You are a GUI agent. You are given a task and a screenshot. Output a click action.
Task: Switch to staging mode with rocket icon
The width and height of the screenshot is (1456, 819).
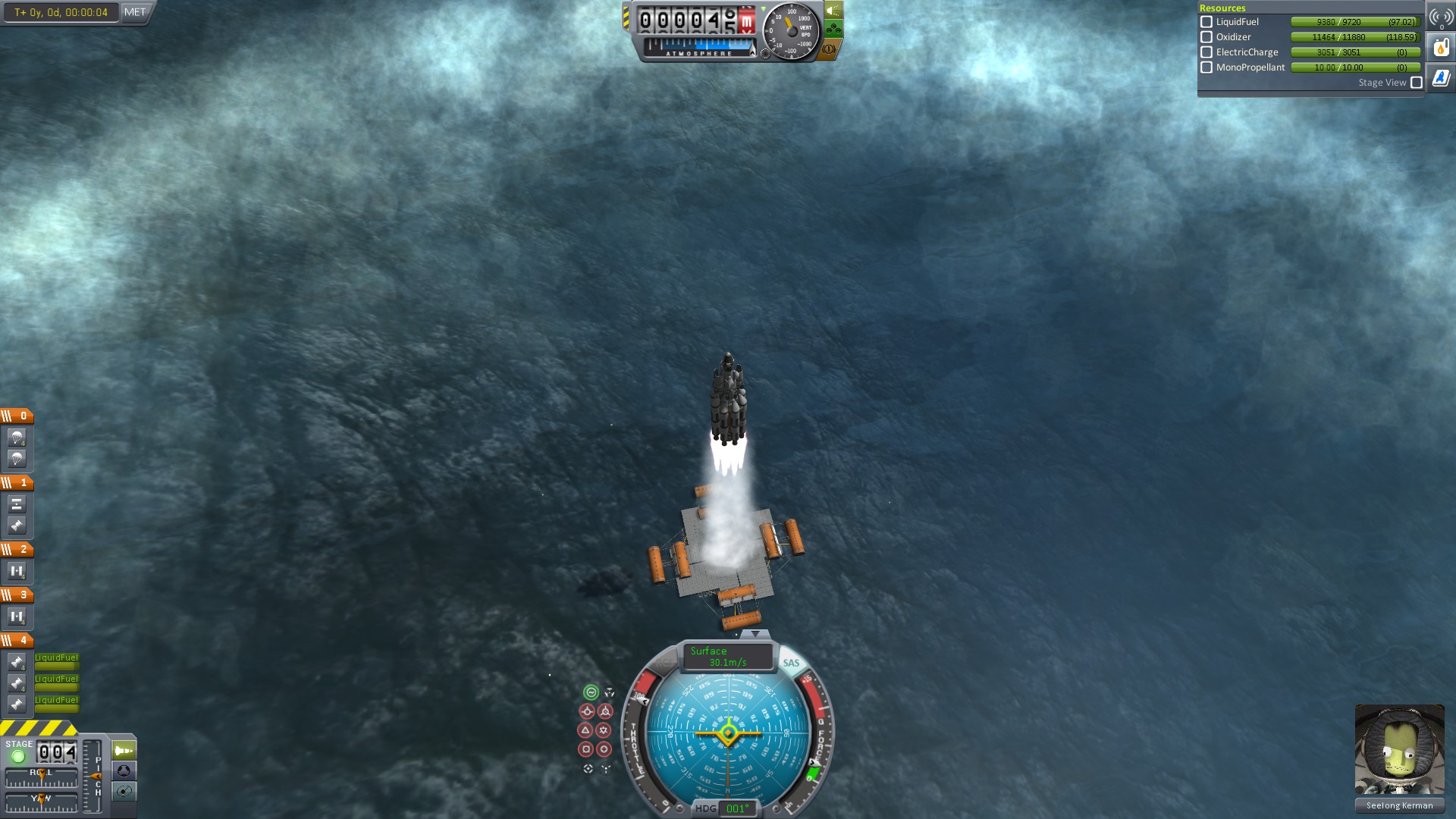[124, 751]
